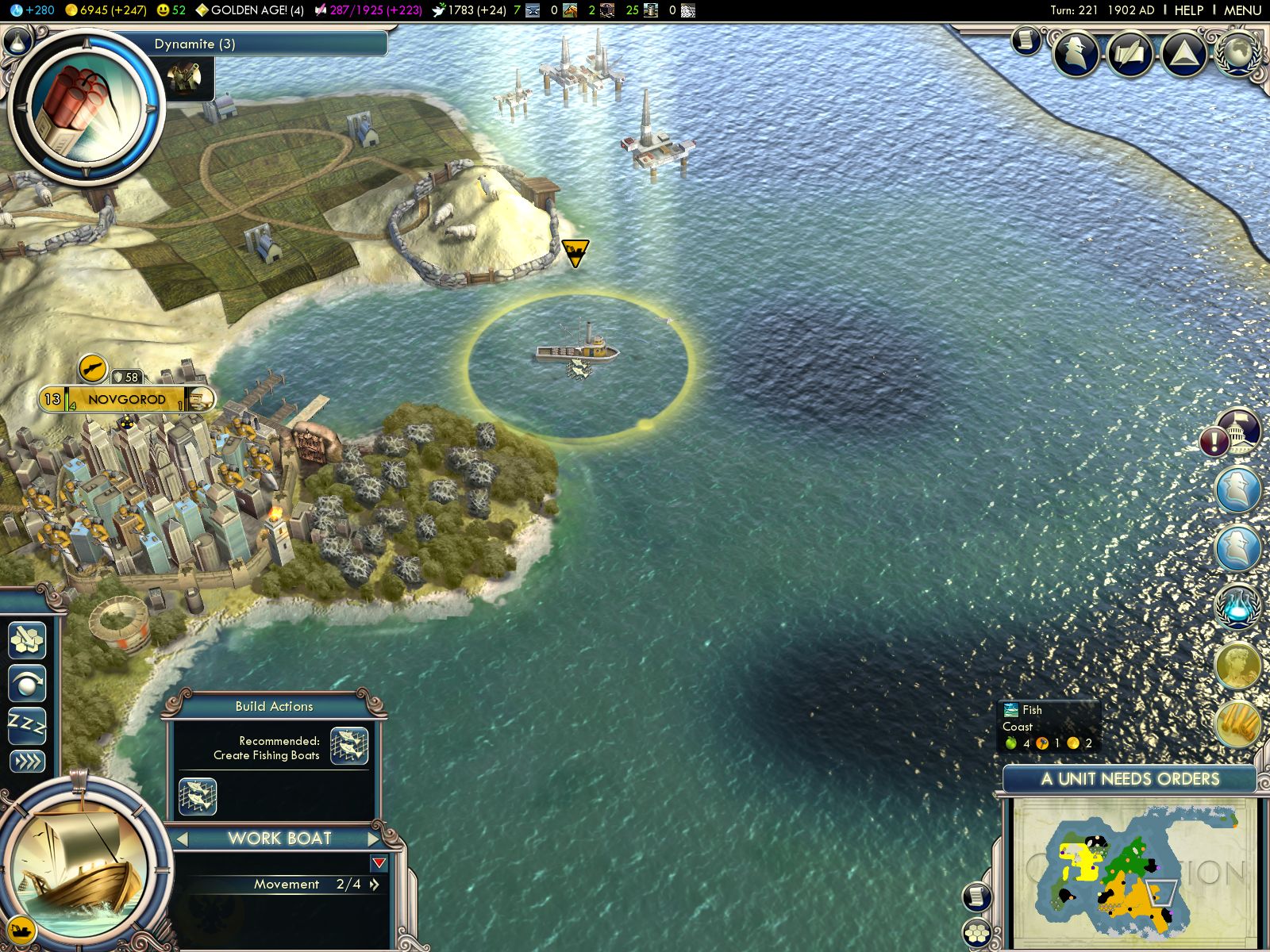Open the Social Policies screen
This screenshot has width=1270, height=952.
point(1130,54)
